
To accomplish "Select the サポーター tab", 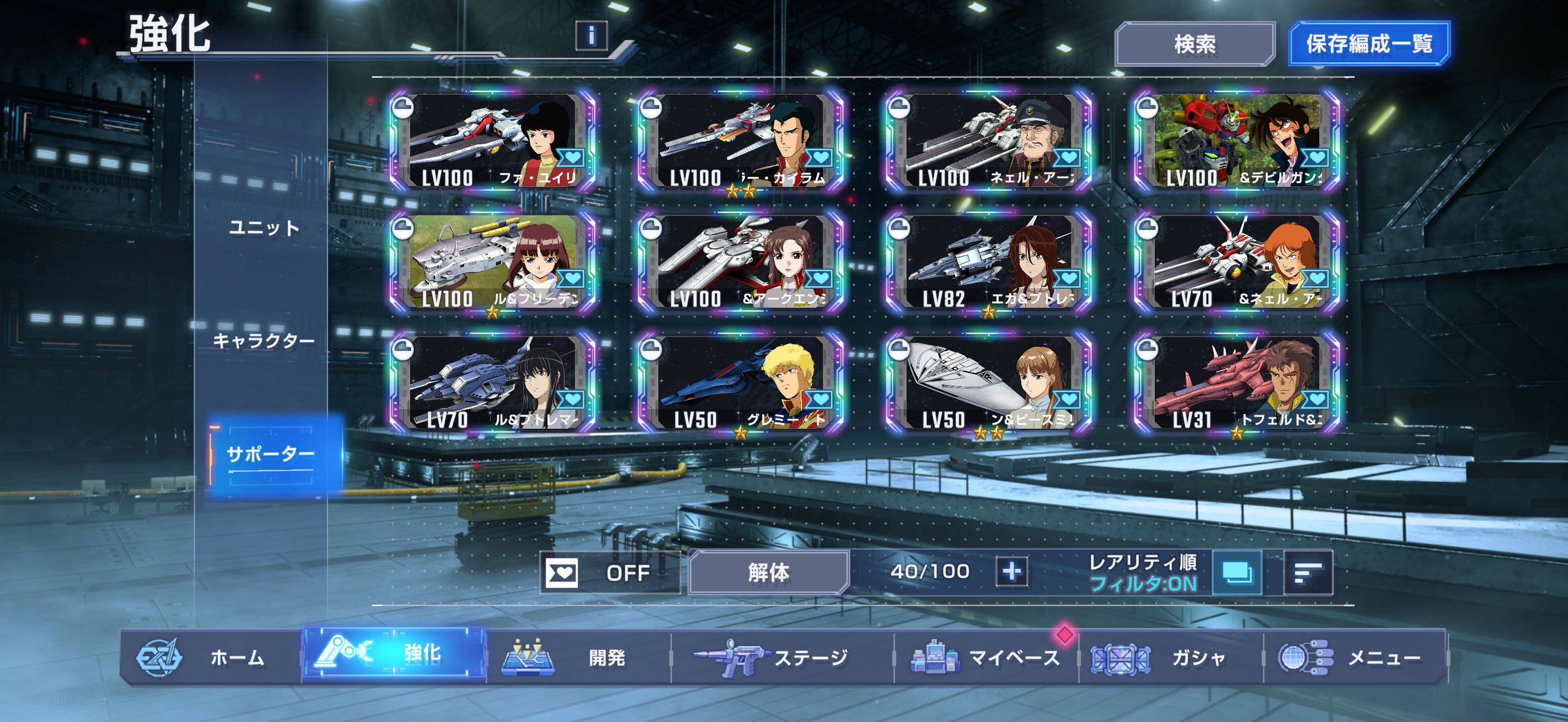I will [x=270, y=454].
